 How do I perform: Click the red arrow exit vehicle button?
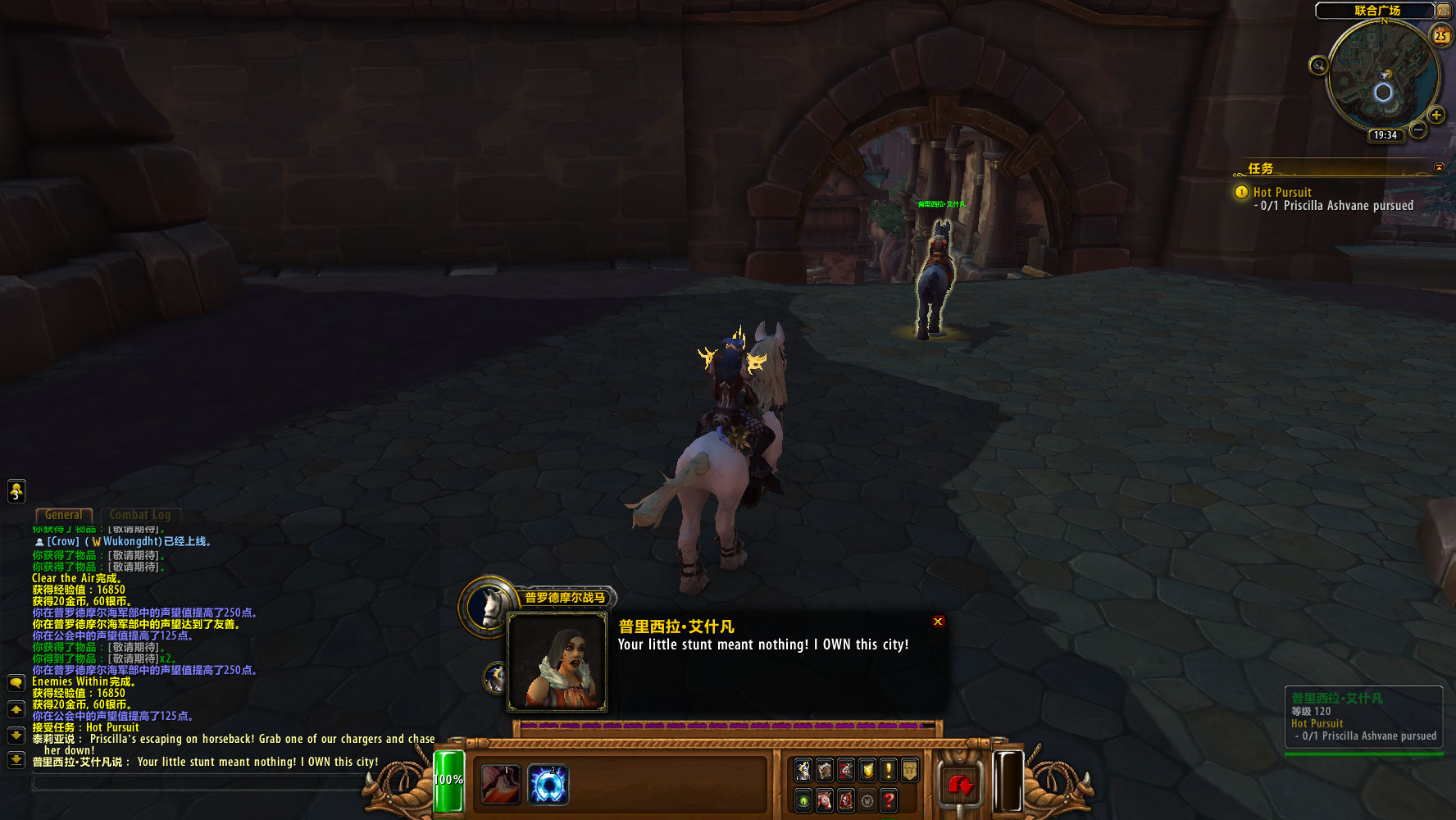click(x=959, y=786)
